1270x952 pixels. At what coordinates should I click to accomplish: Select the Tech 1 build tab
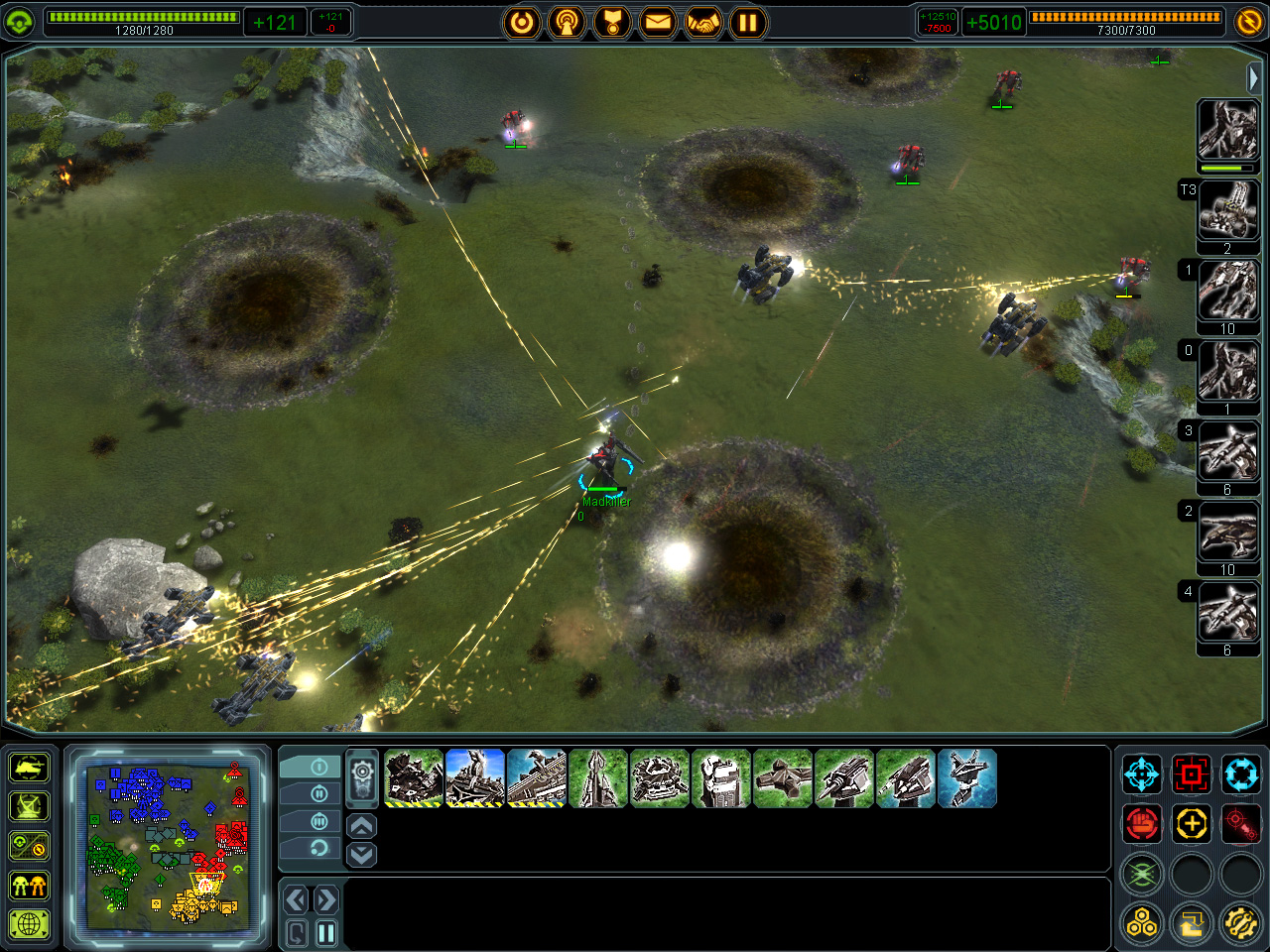click(x=318, y=767)
